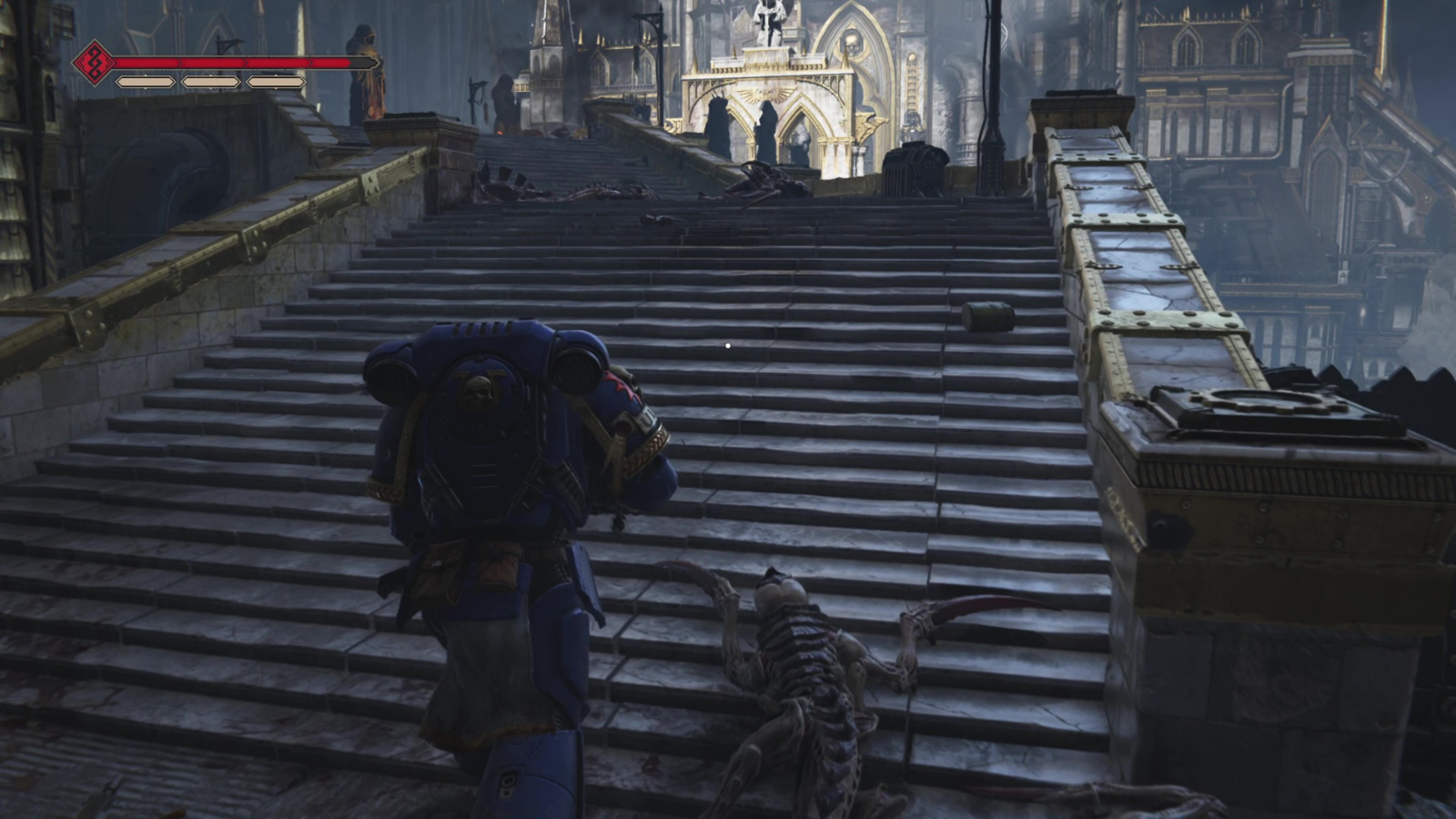The width and height of the screenshot is (1456, 819).
Task: Click the white crosshair dot at screen center
Action: point(727,346)
